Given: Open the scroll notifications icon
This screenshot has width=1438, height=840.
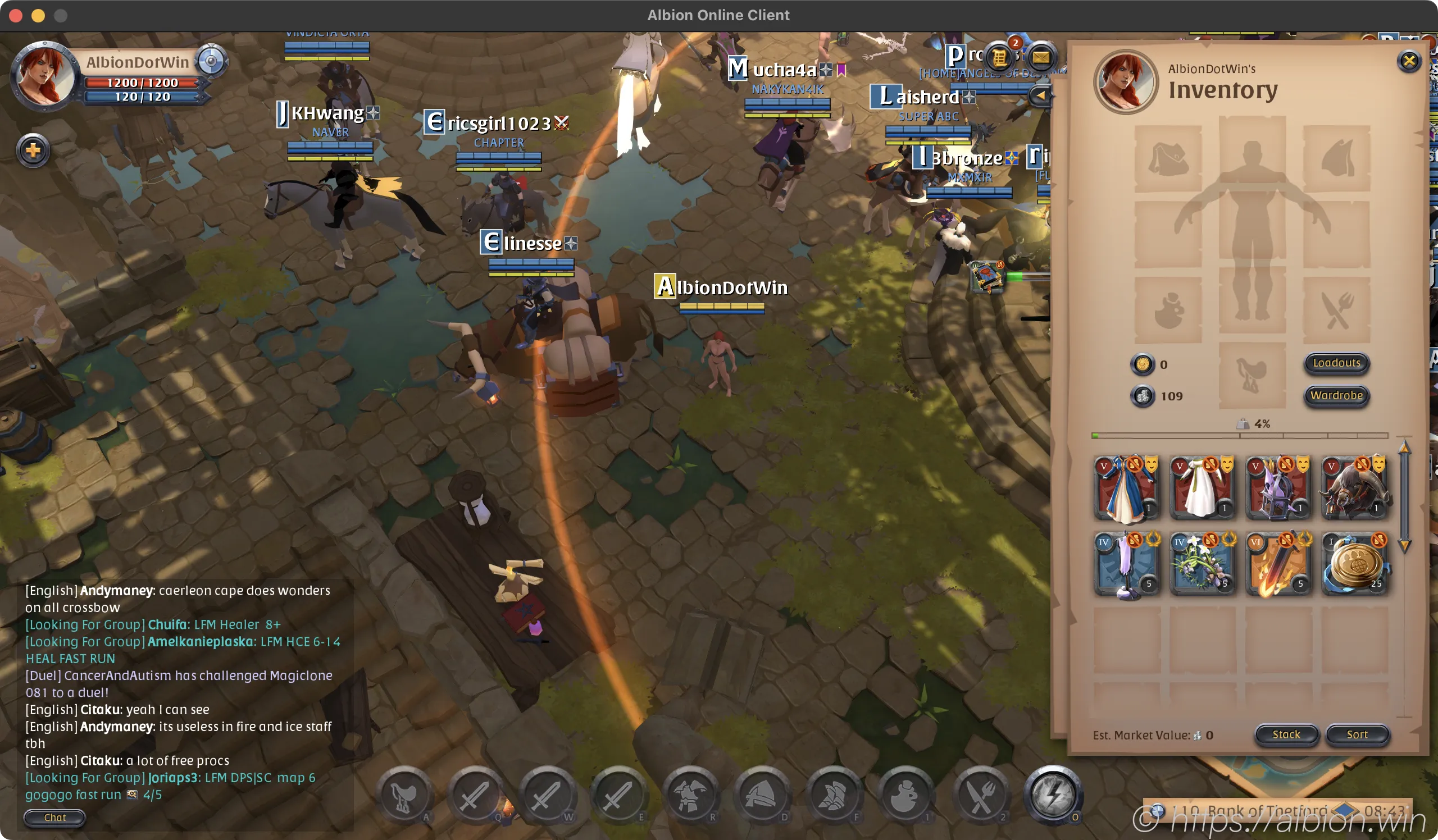Looking at the screenshot, I should coord(1000,58).
